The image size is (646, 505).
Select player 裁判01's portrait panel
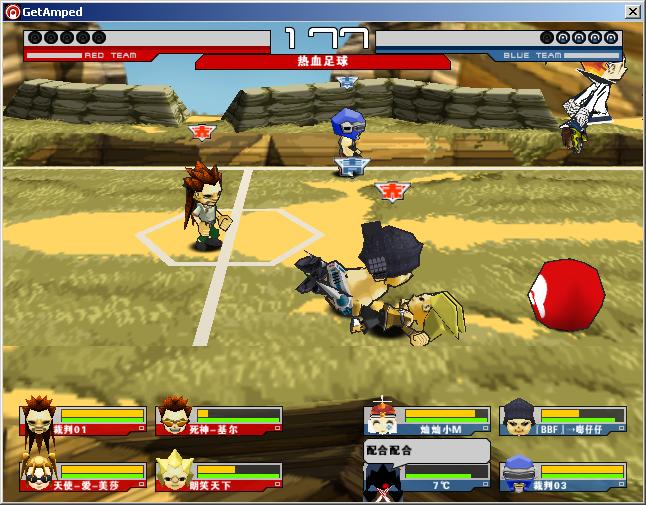[83, 420]
